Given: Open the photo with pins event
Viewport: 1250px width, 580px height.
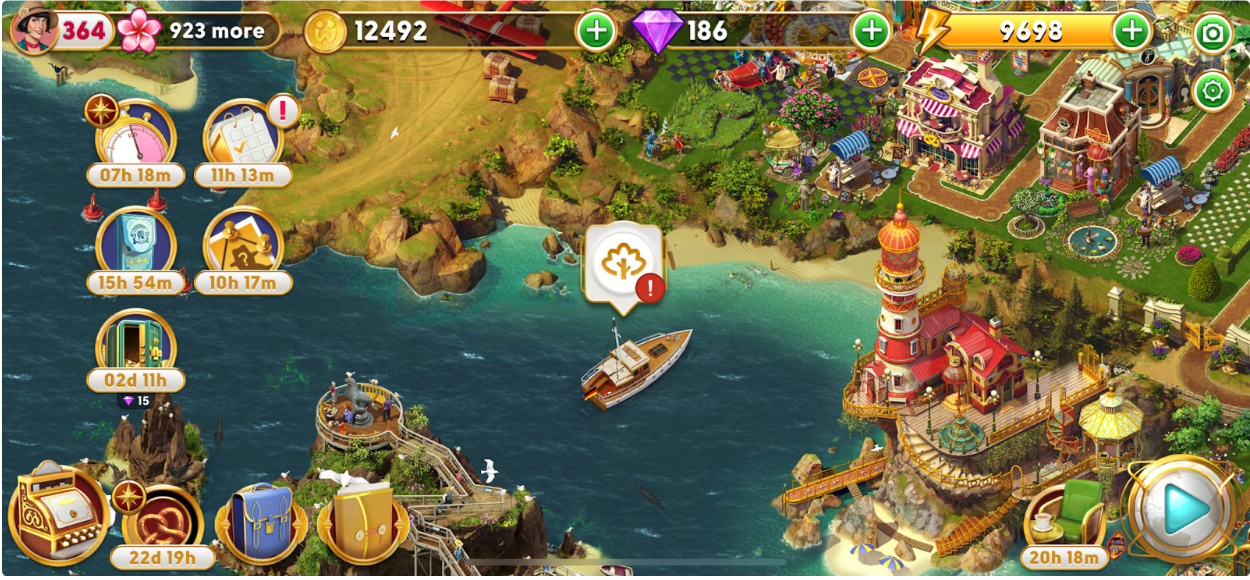Looking at the screenshot, I should (x=244, y=245).
